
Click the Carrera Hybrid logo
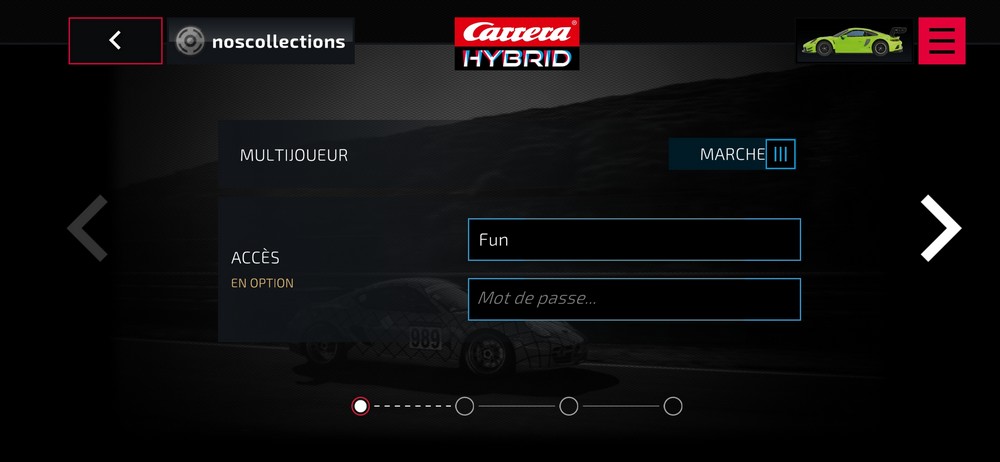[517, 43]
